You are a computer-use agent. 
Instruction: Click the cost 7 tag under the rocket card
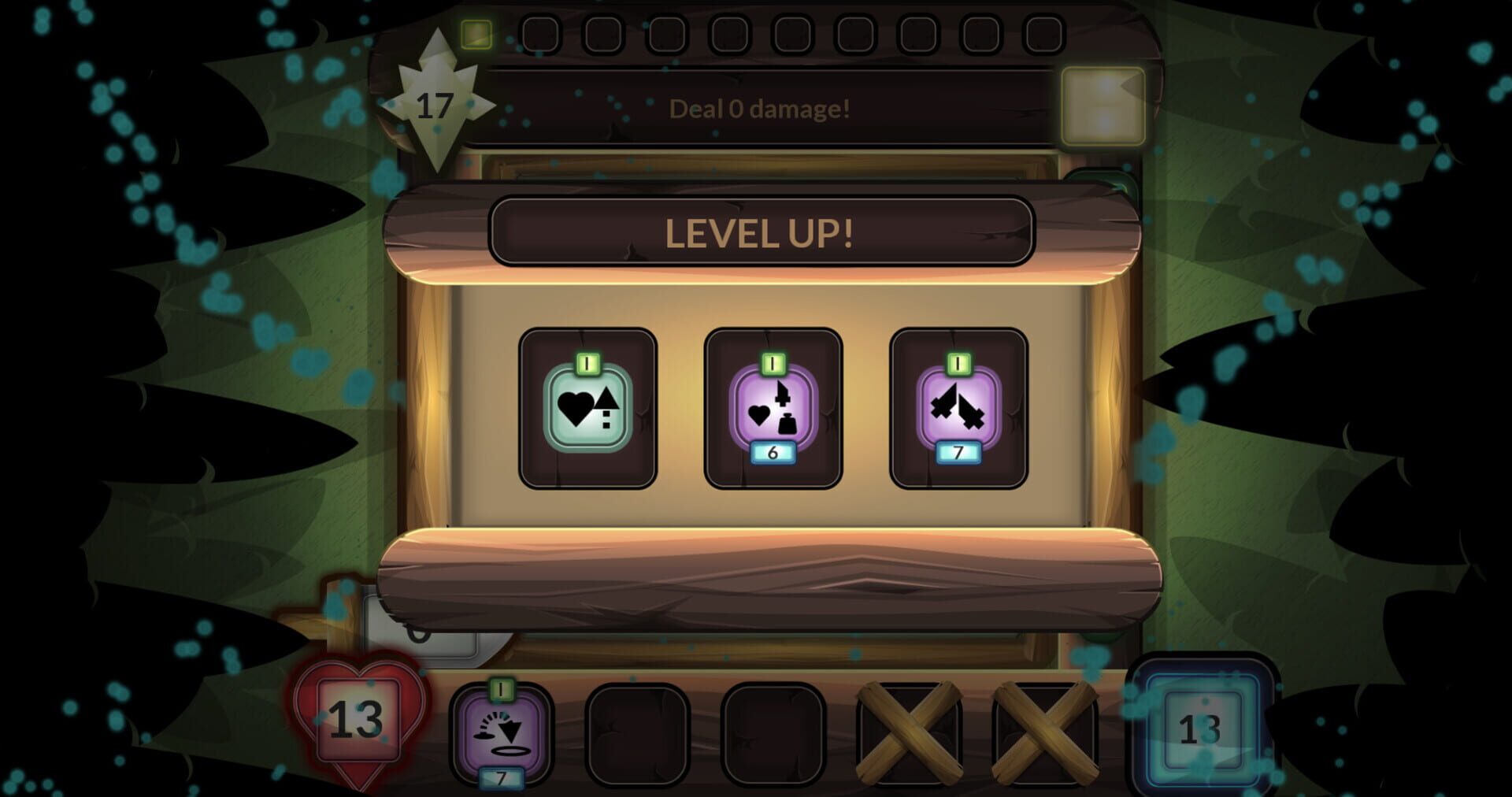pos(958,453)
